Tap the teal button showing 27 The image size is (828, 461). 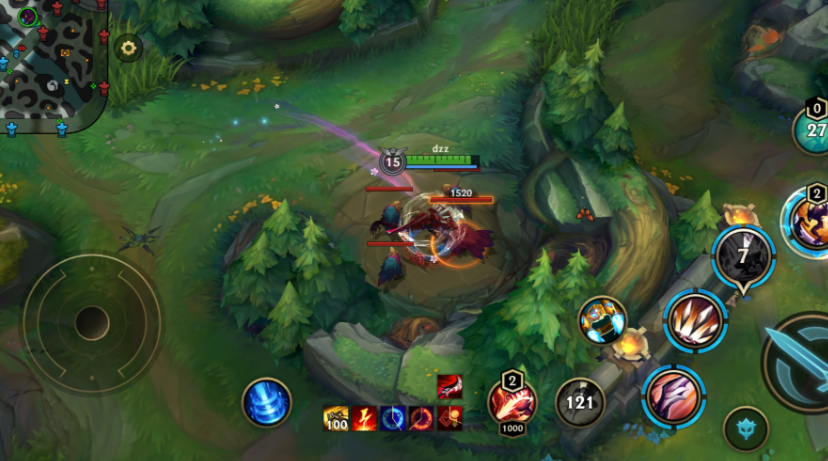(814, 129)
